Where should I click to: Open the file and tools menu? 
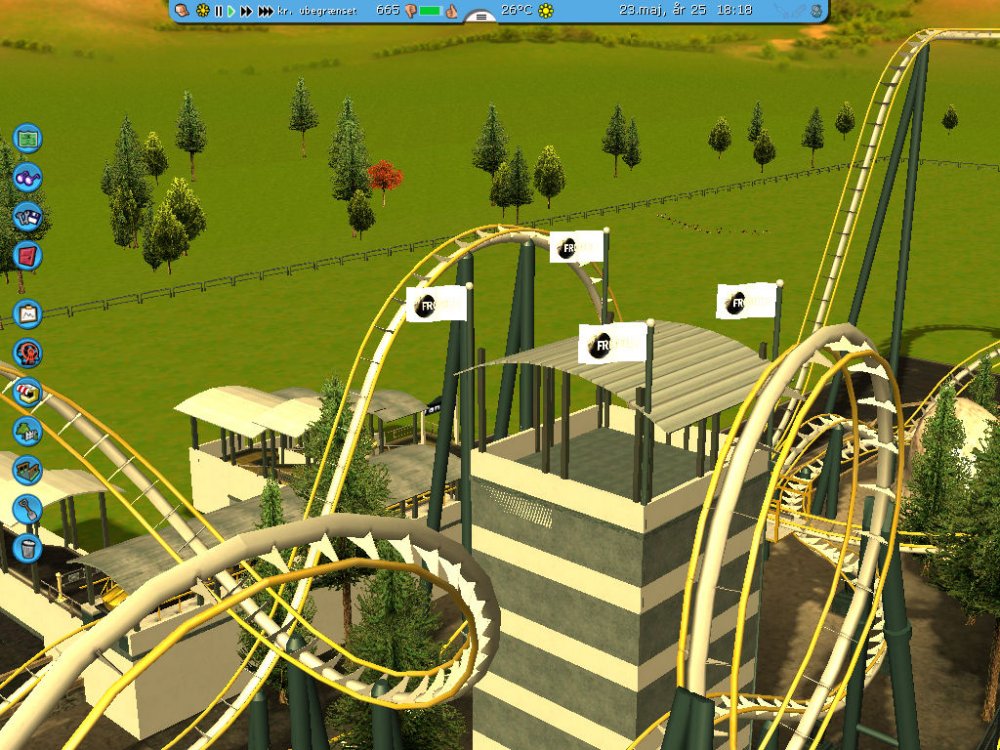[28, 216]
